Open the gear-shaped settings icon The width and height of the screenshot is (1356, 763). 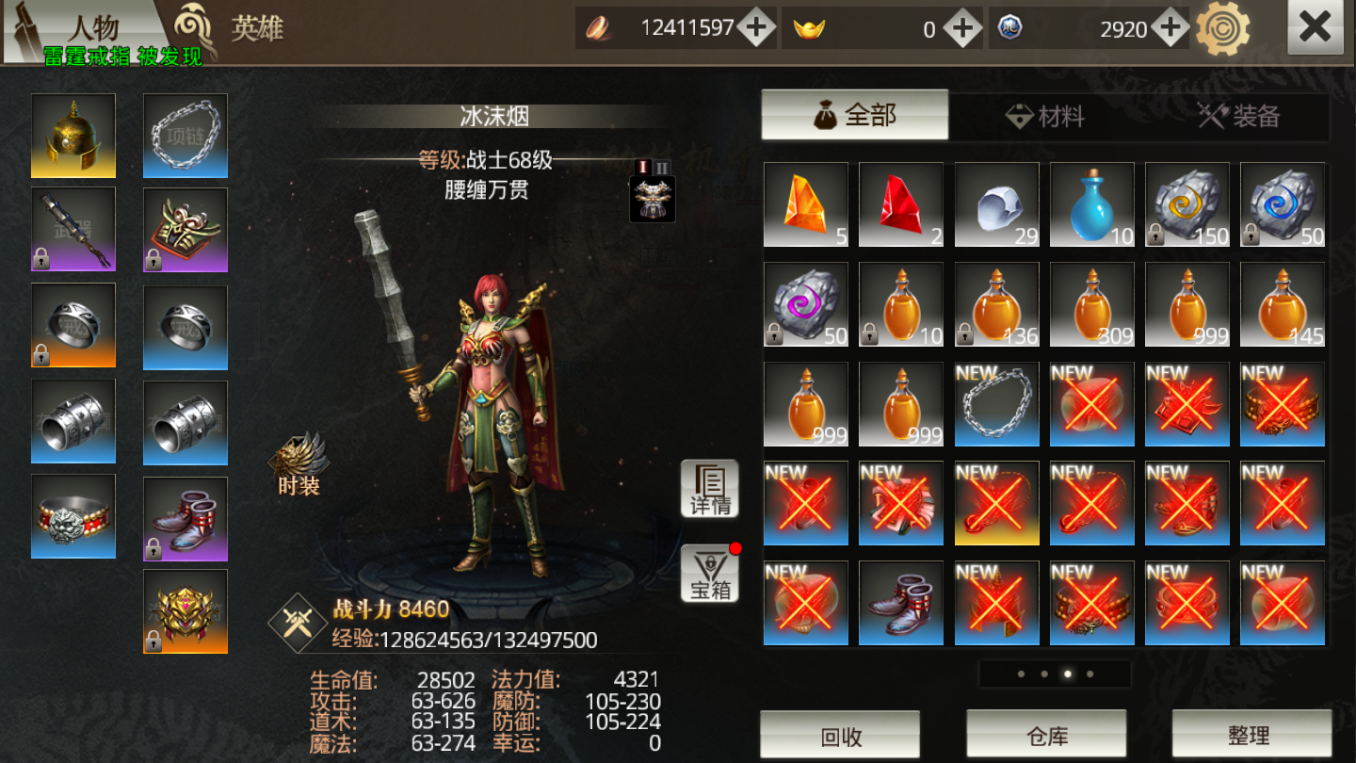(x=1223, y=28)
